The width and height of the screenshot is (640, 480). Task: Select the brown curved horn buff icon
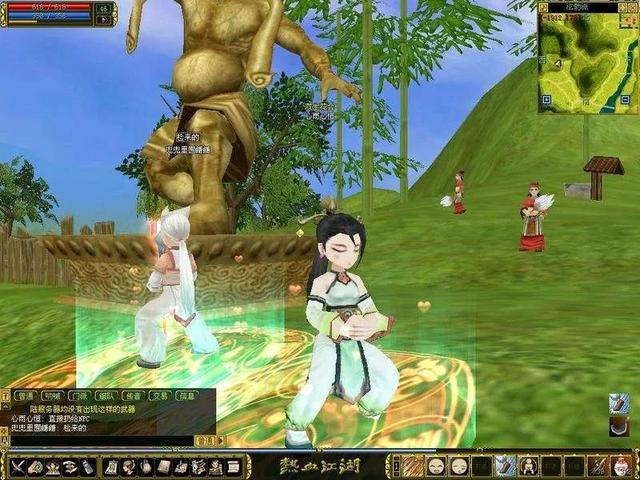click(x=620, y=426)
